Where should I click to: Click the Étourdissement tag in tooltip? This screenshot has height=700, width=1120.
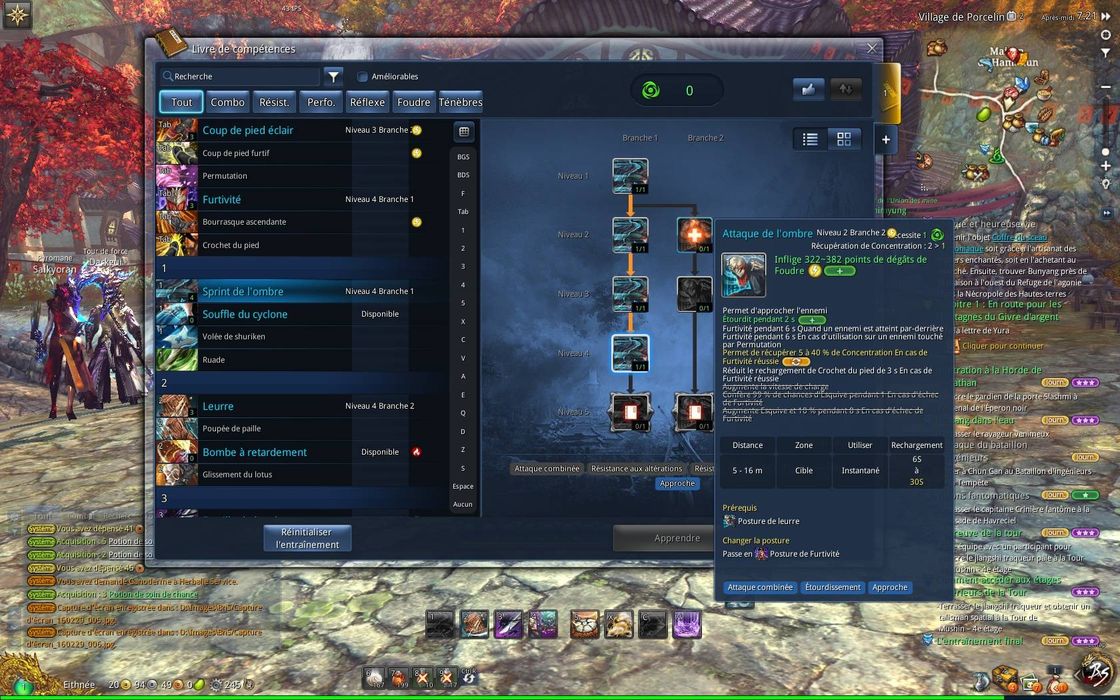831,588
